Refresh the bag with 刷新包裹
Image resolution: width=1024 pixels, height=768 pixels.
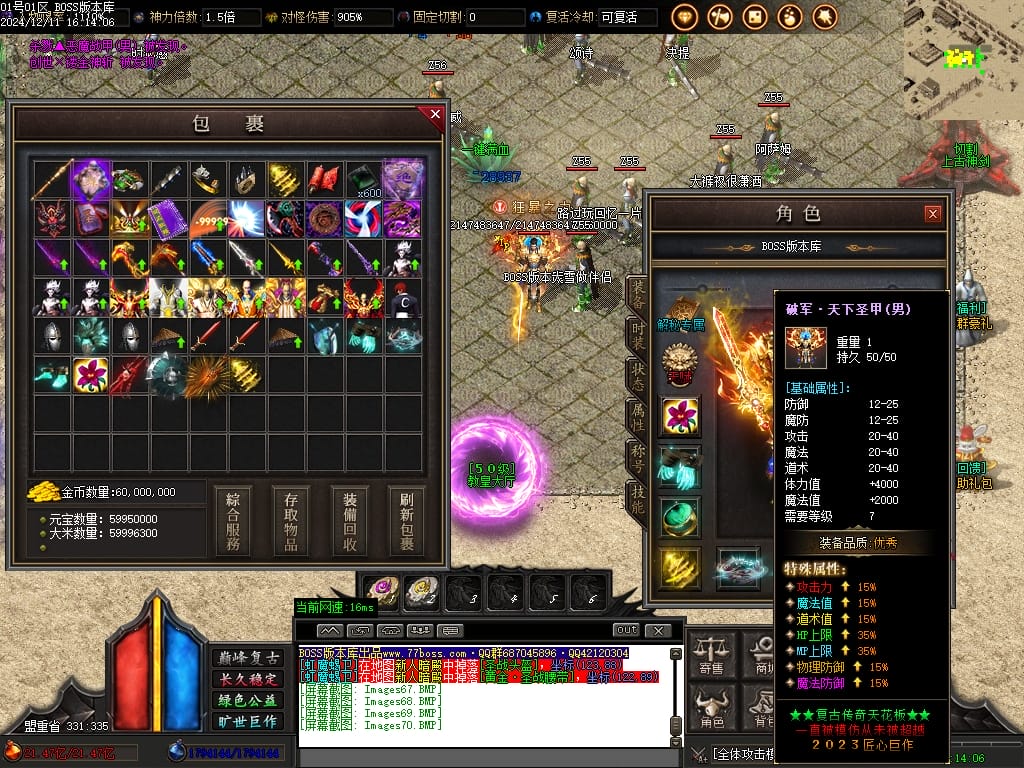[407, 521]
